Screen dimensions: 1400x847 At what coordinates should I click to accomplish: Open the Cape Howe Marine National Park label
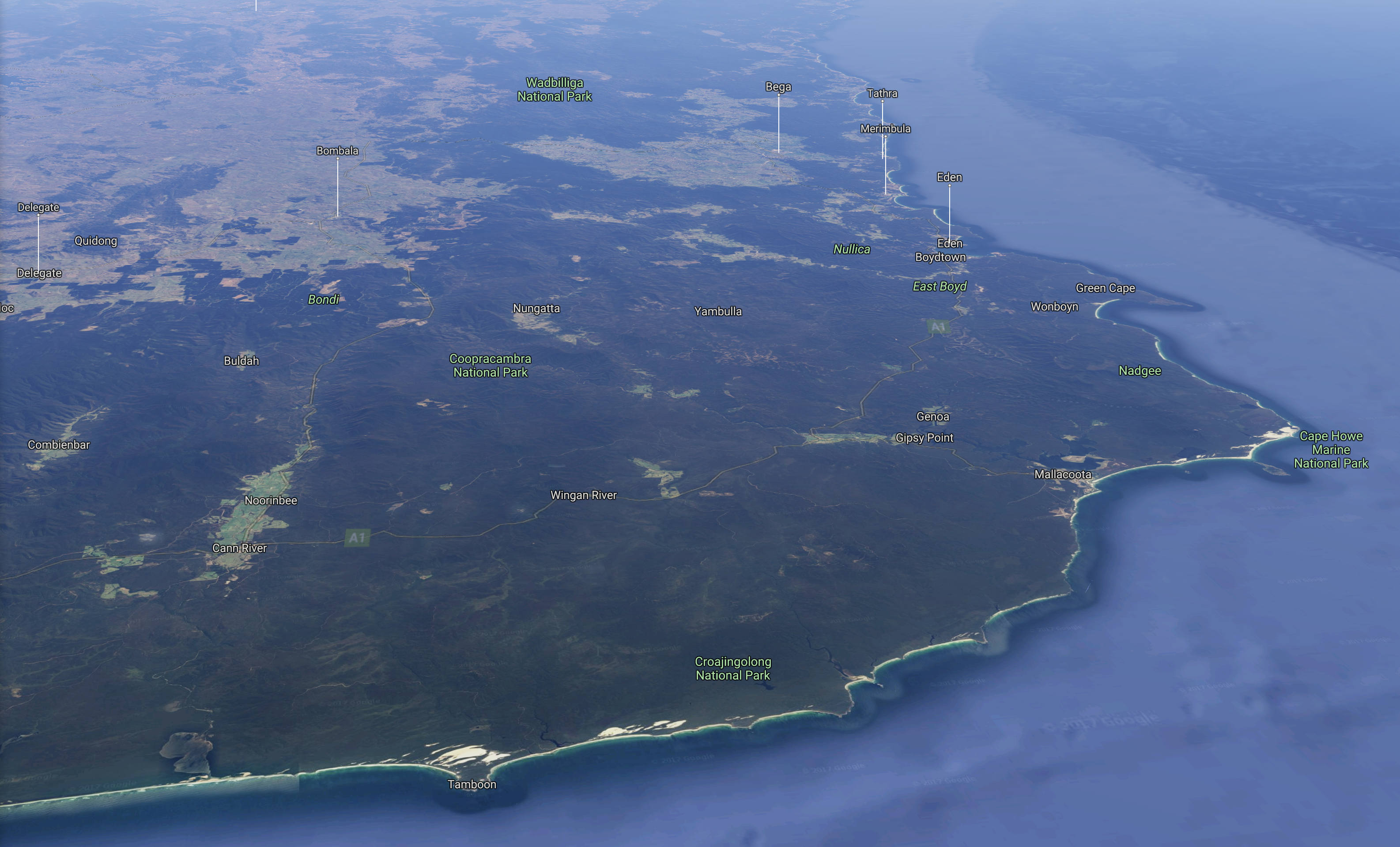click(1331, 450)
